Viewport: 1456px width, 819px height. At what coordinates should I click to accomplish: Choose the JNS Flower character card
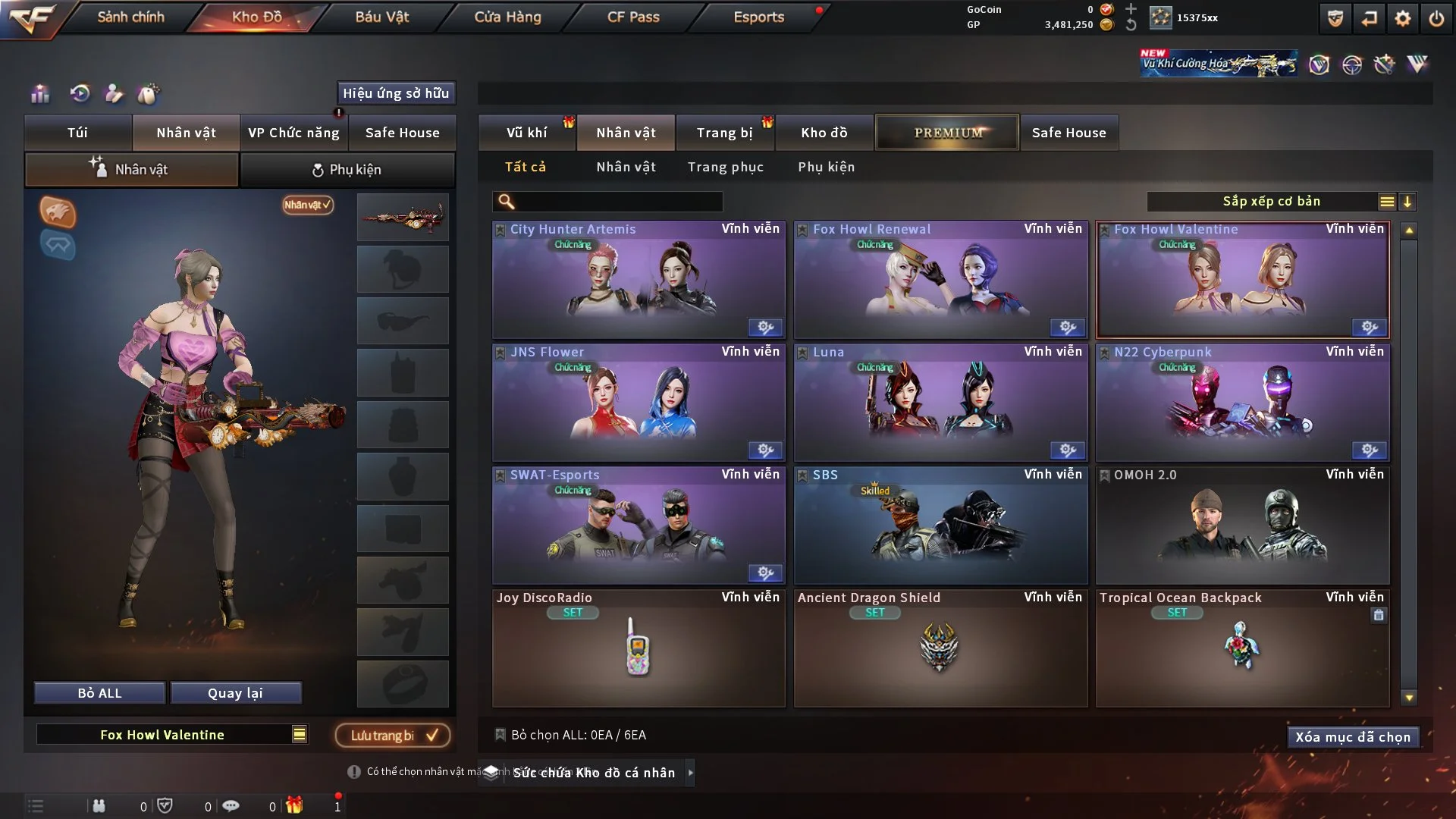[x=639, y=403]
